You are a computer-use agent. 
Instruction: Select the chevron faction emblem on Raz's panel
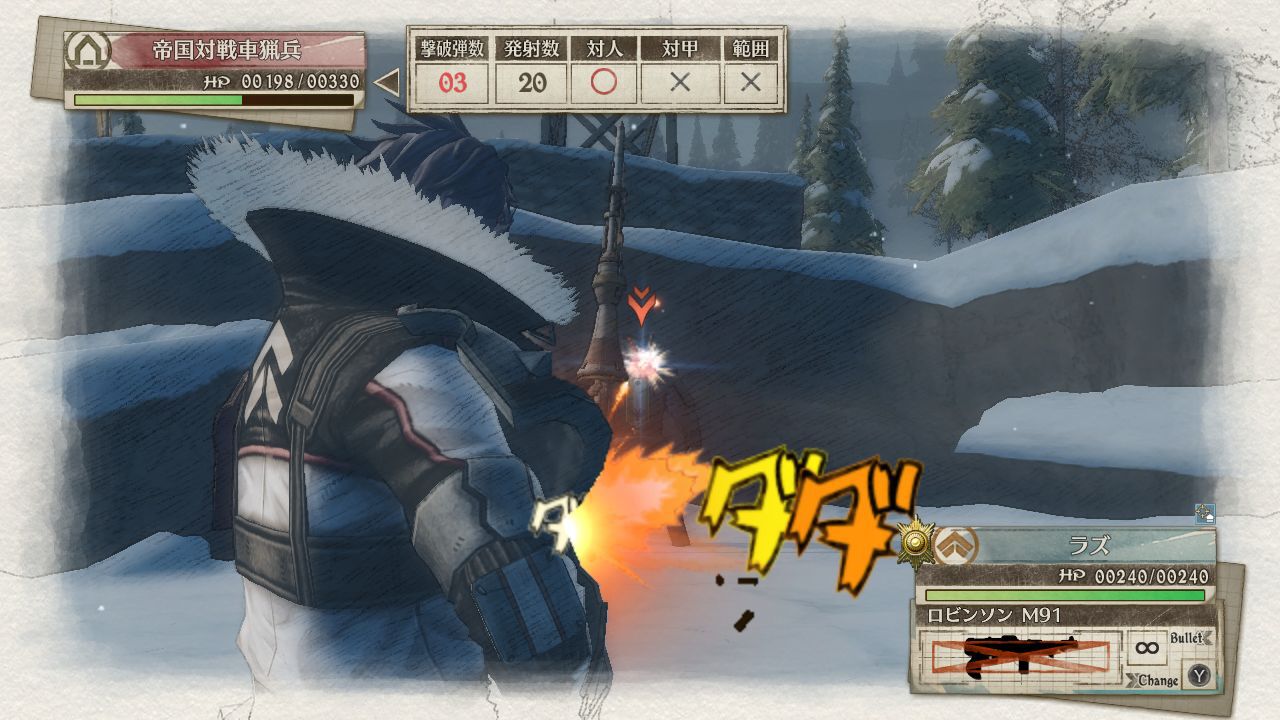tap(957, 545)
